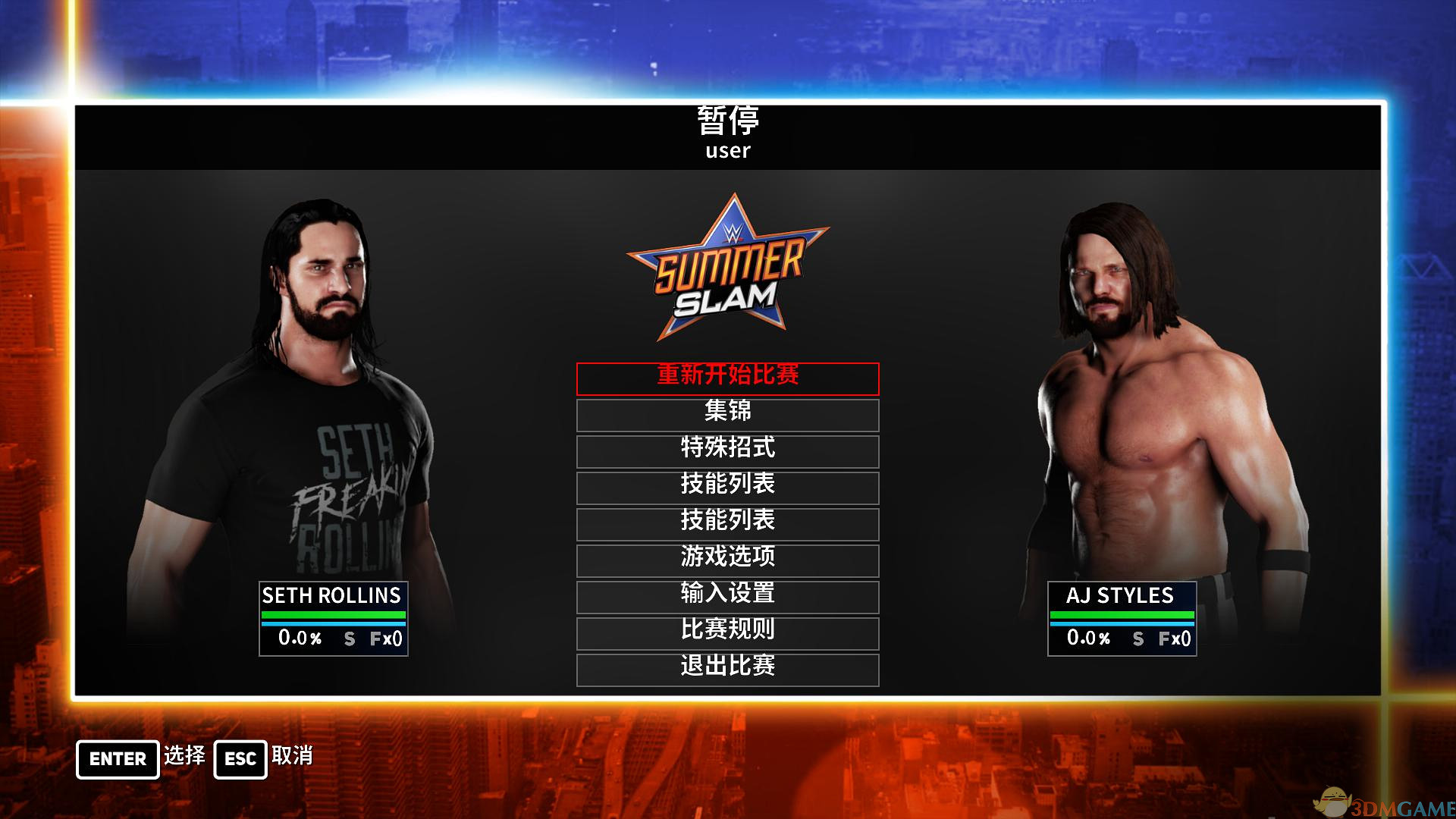Show the 比赛规则 match rules
1456x819 pixels.
click(727, 633)
